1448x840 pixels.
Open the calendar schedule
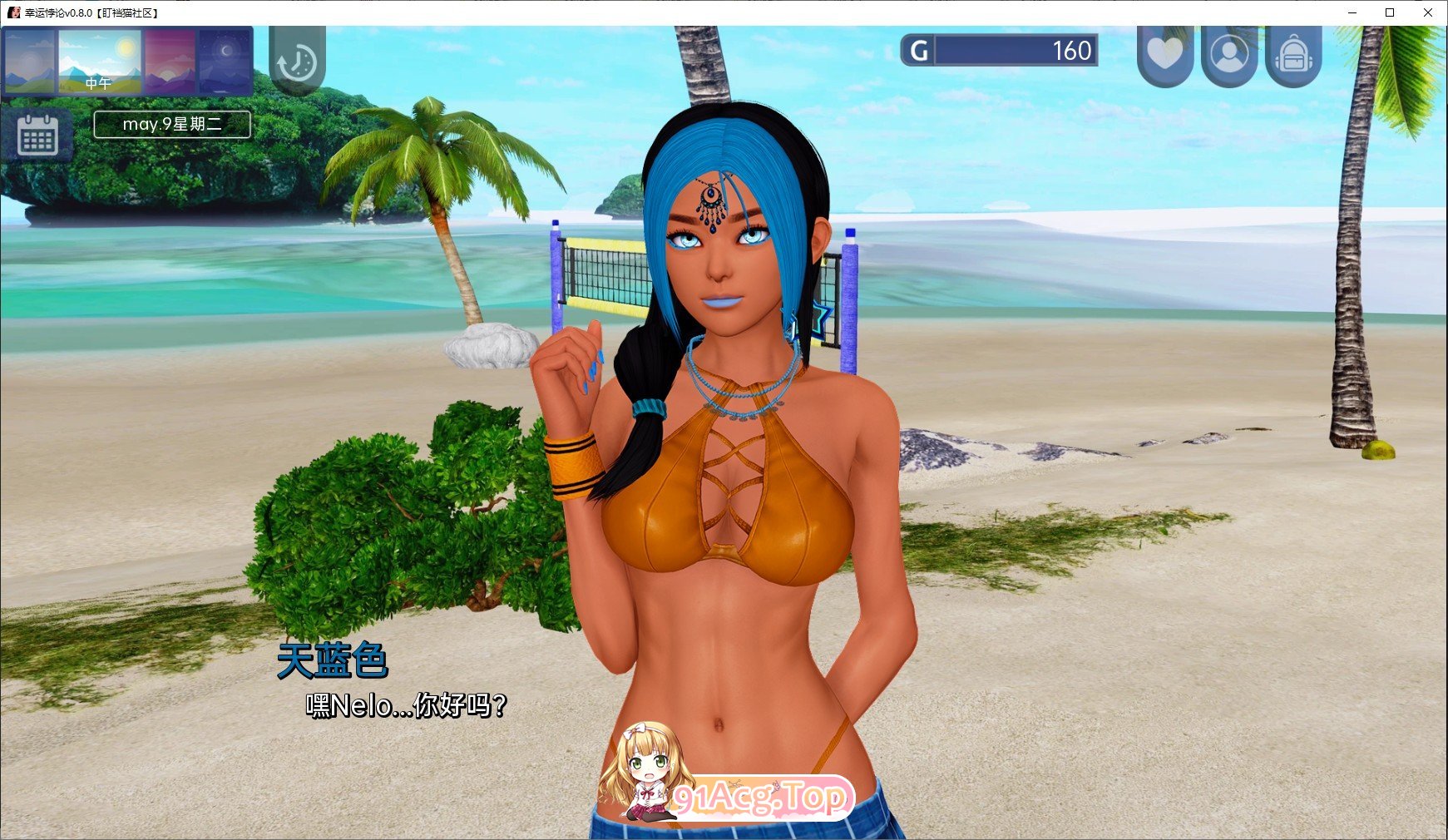pyautogui.click(x=39, y=136)
